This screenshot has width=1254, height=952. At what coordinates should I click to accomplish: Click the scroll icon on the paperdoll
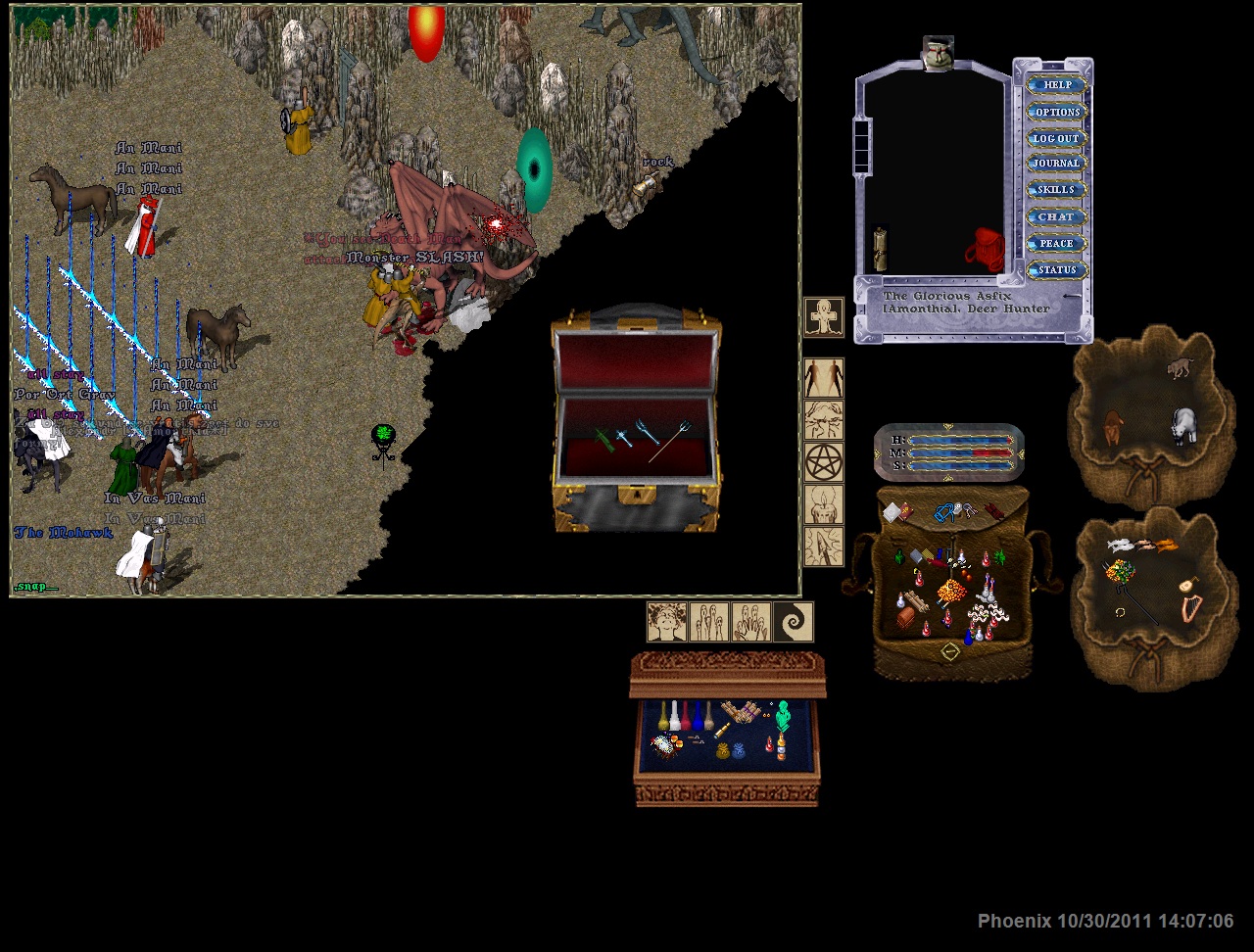click(x=880, y=249)
